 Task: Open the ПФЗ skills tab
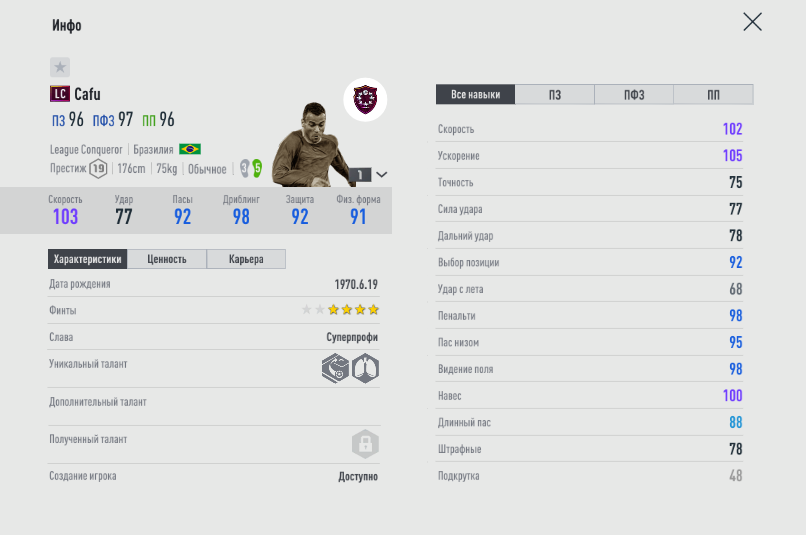pyautogui.click(x=634, y=95)
